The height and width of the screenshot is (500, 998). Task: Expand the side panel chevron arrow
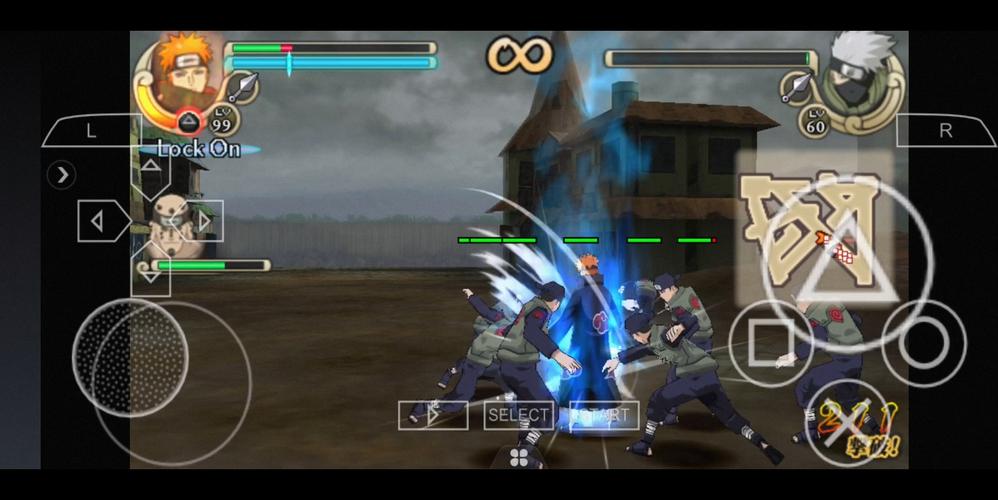63,175
